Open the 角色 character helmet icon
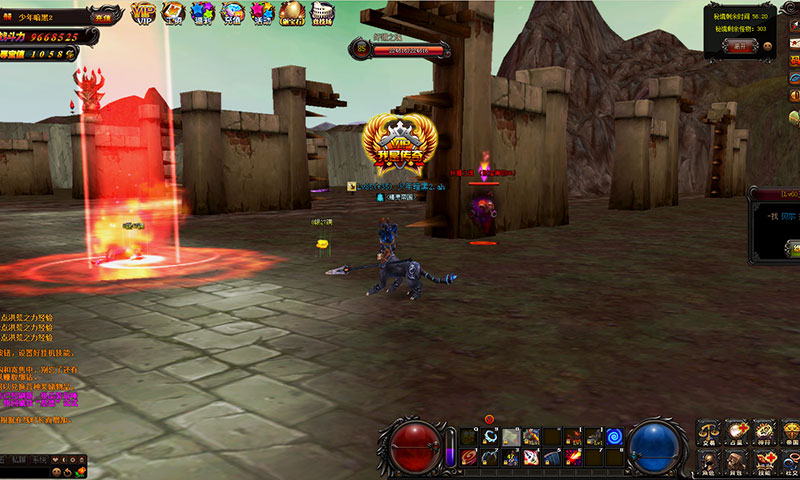Screen dimensions: 800x480 [709, 460]
